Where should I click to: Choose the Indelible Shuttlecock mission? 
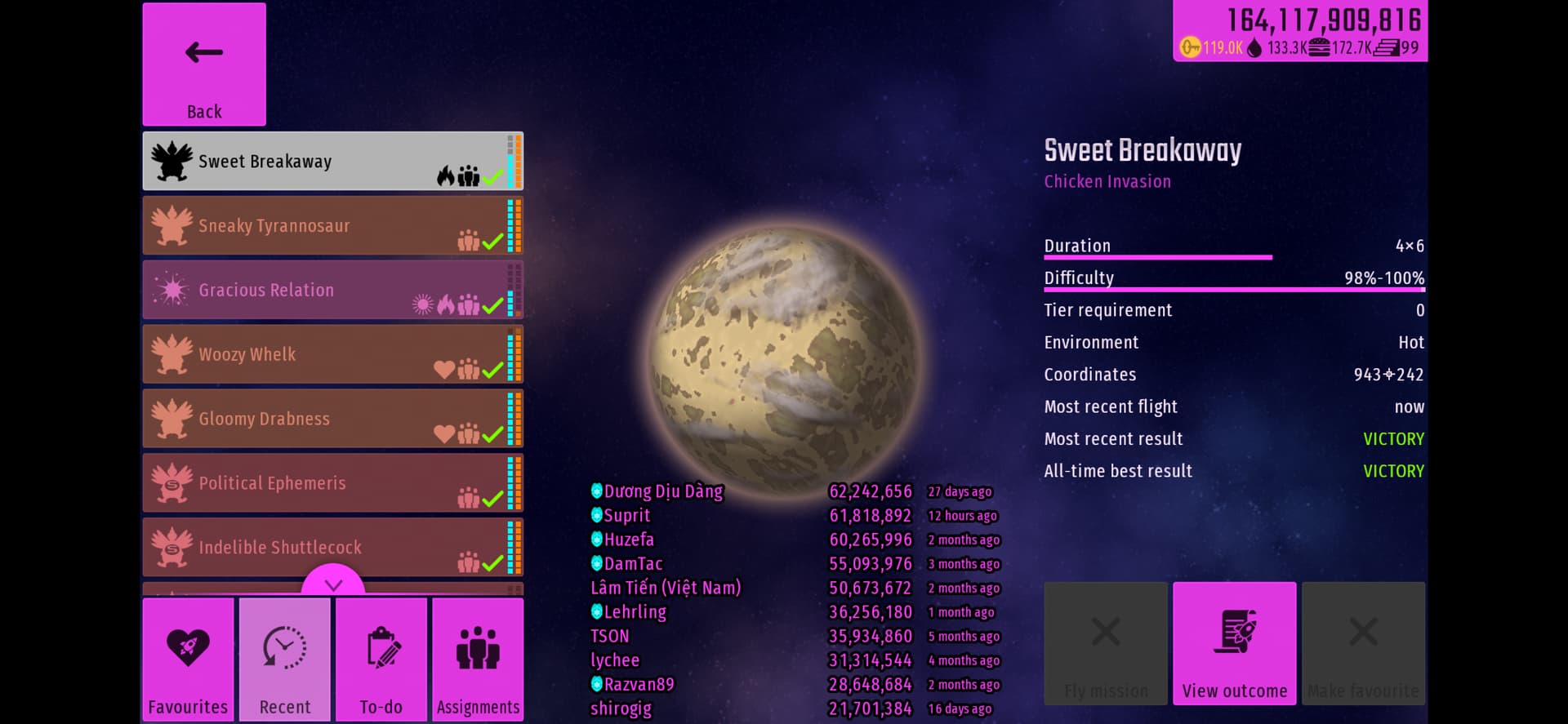click(332, 548)
